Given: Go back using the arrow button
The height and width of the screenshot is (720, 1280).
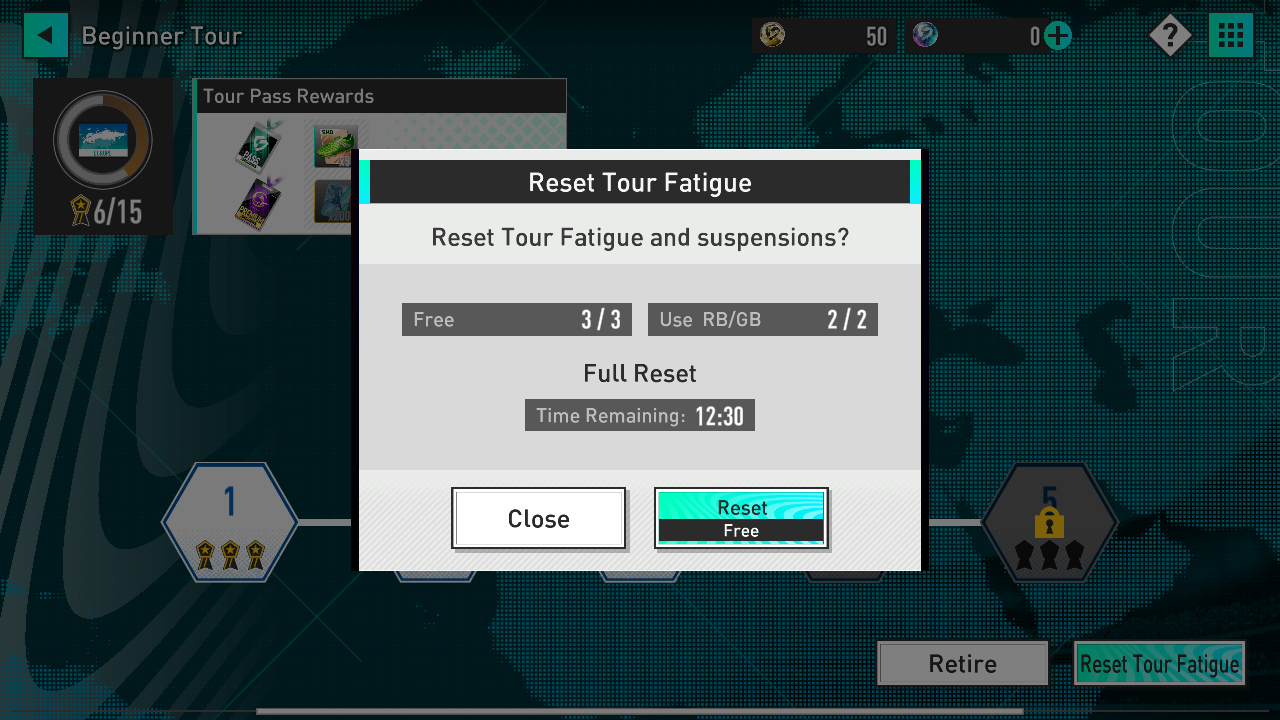Looking at the screenshot, I should (45, 36).
